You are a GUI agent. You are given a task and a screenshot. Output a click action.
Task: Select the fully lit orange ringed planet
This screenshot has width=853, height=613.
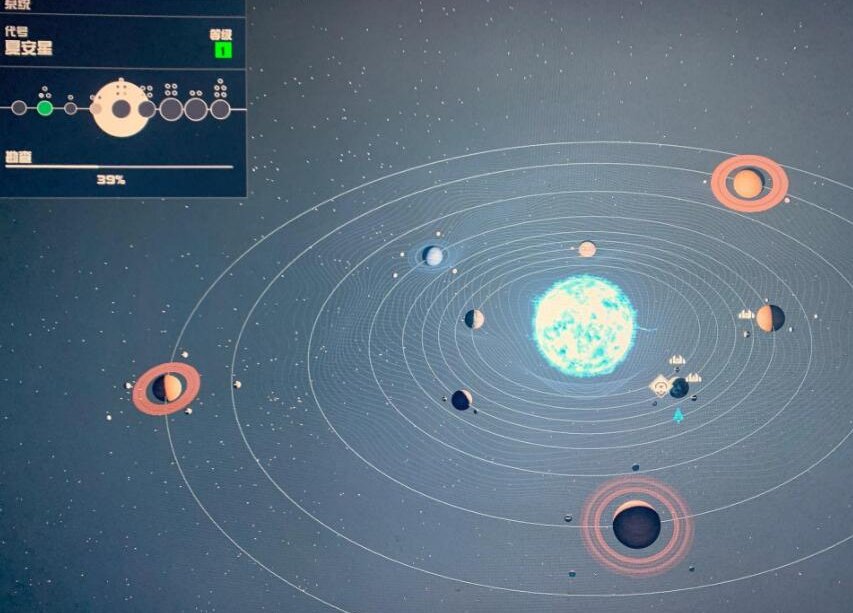pyautogui.click(x=748, y=183)
